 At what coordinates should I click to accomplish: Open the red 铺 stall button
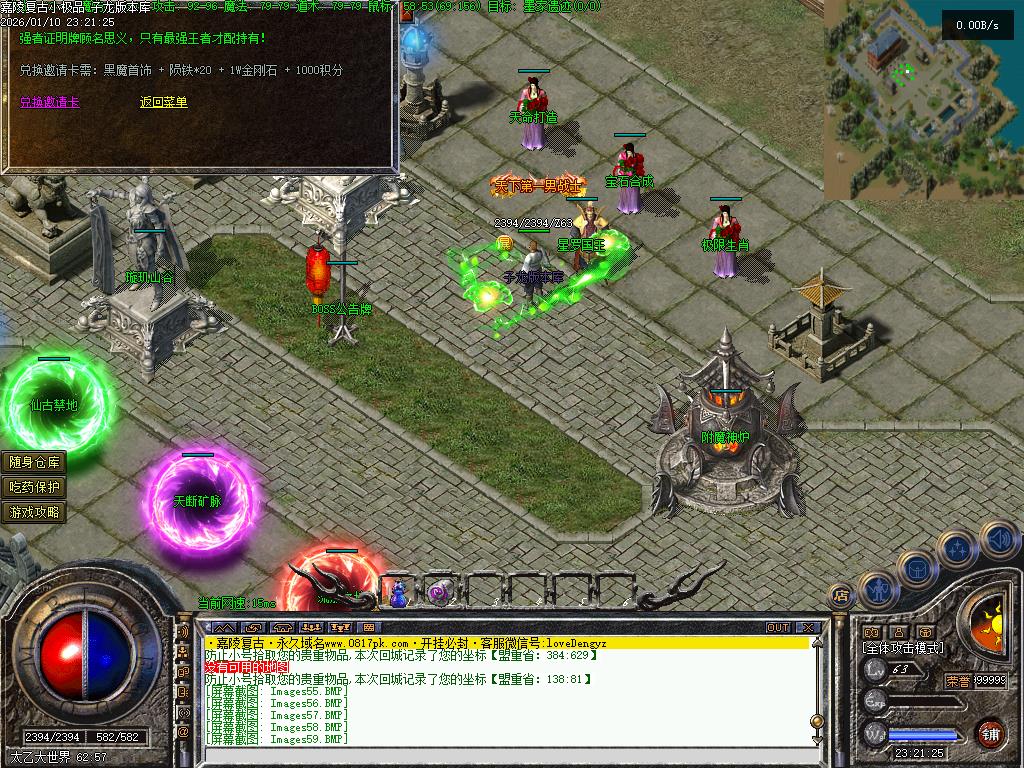tap(990, 732)
